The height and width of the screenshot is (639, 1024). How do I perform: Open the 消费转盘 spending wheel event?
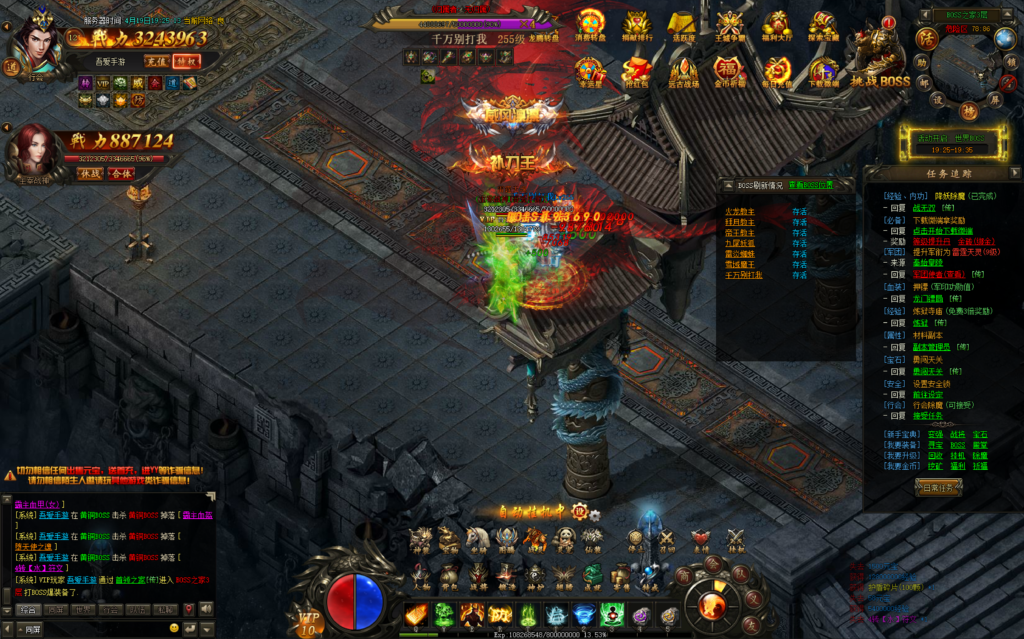(590, 27)
